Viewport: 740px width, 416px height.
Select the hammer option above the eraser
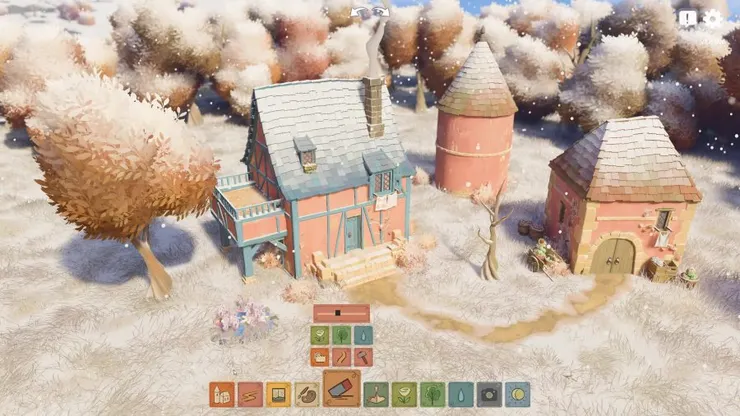(x=363, y=356)
